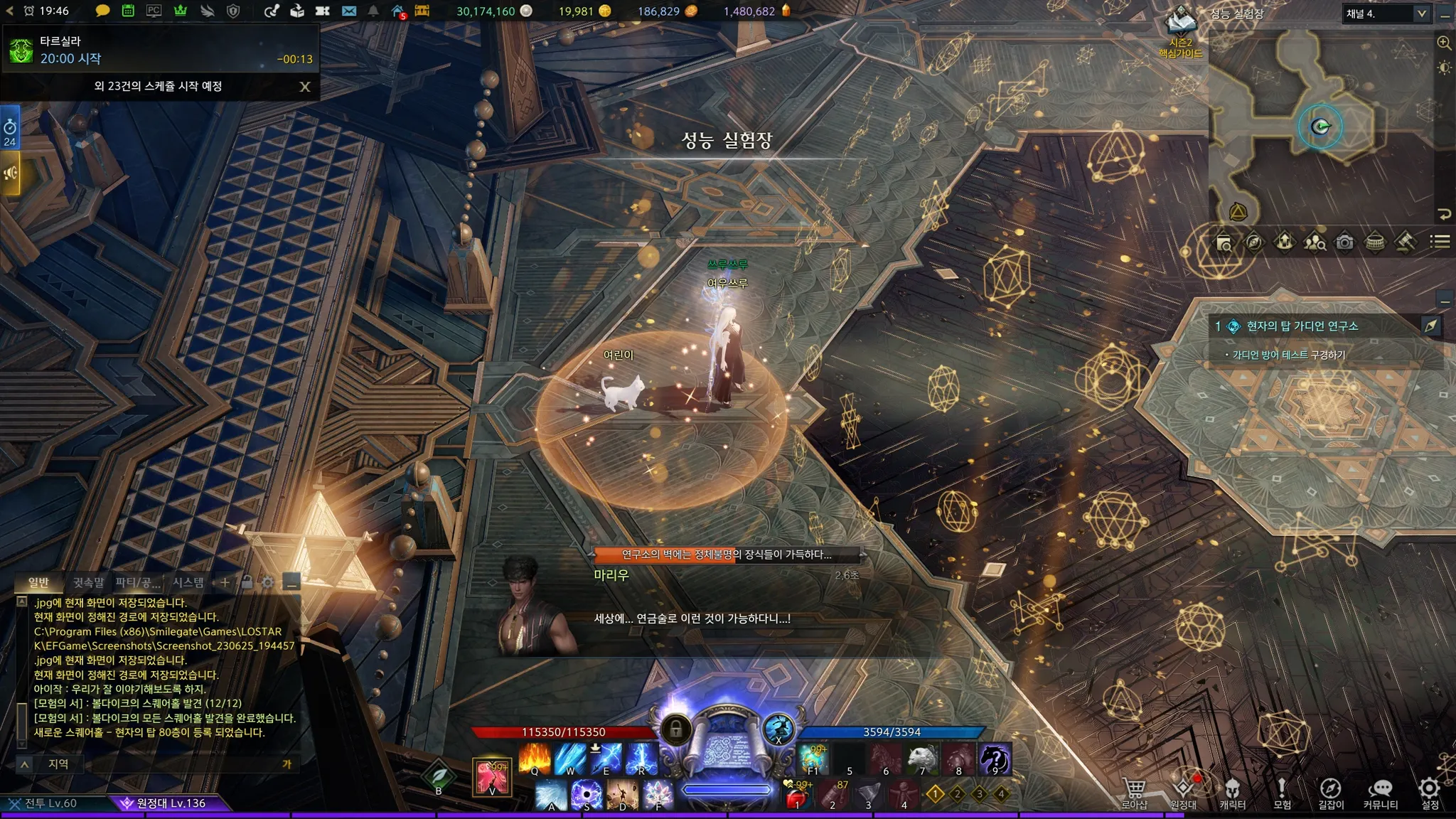Image resolution: width=1456 pixels, height=819 pixels.
Task: Click the 현자의 탑 가디언 연구소 quest tracker
Action: coord(1302,326)
